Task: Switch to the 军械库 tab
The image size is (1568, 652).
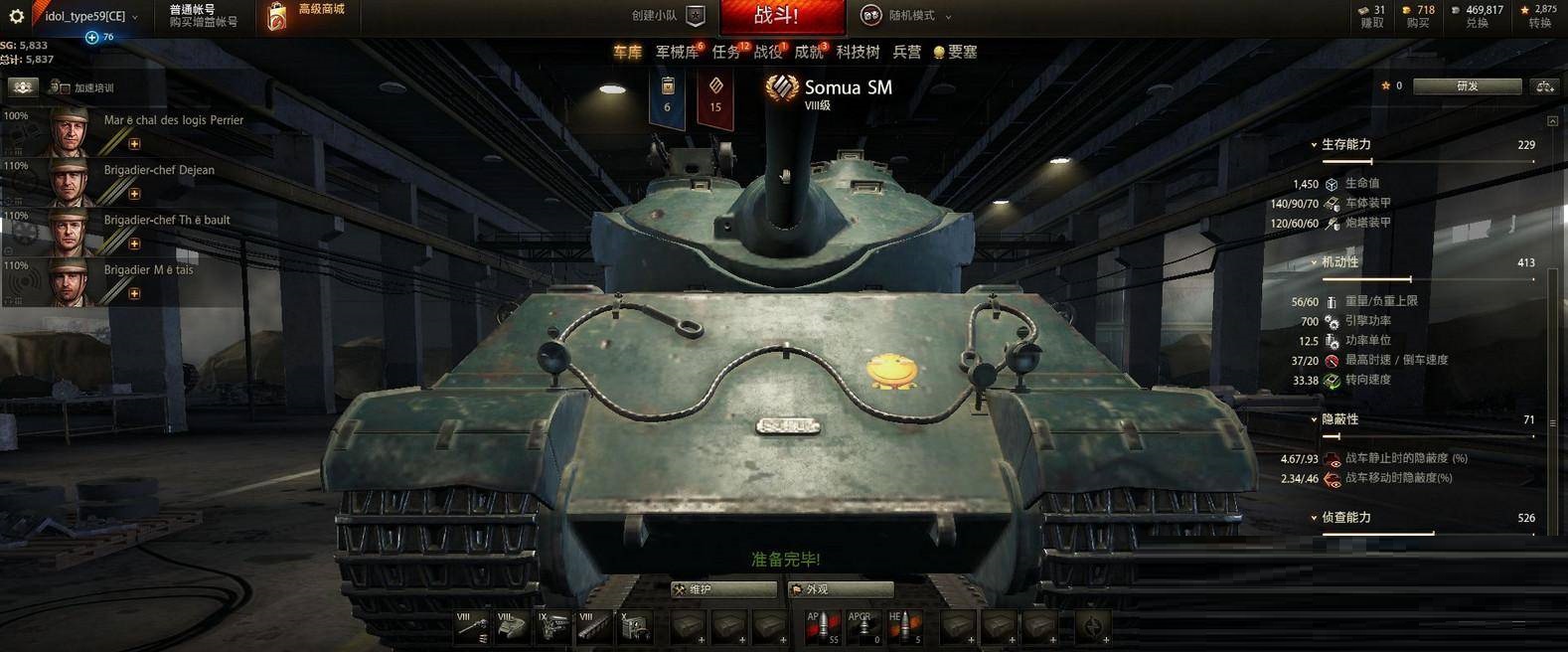Action: [677, 52]
